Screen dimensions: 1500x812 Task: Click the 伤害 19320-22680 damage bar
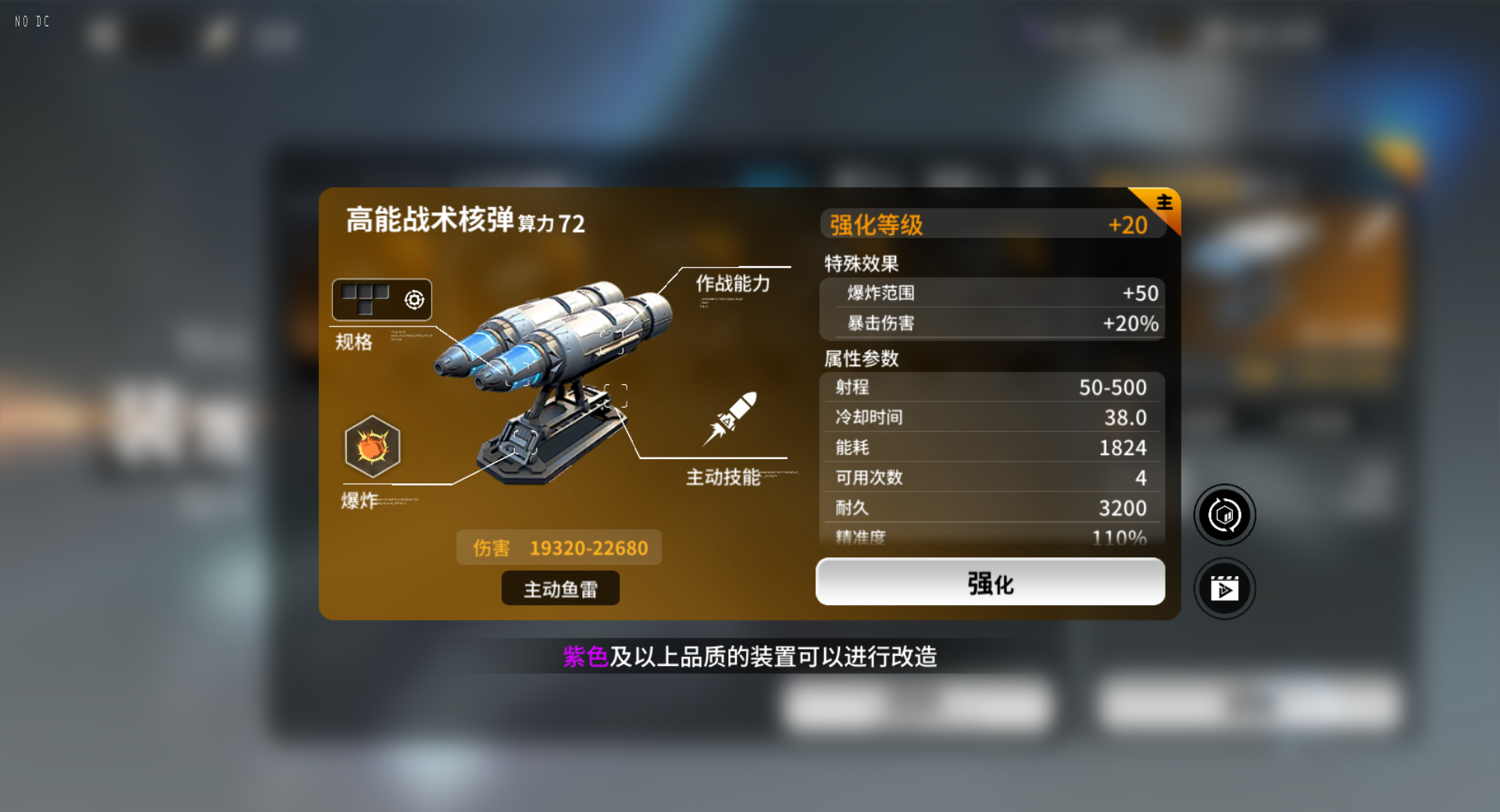point(559,547)
